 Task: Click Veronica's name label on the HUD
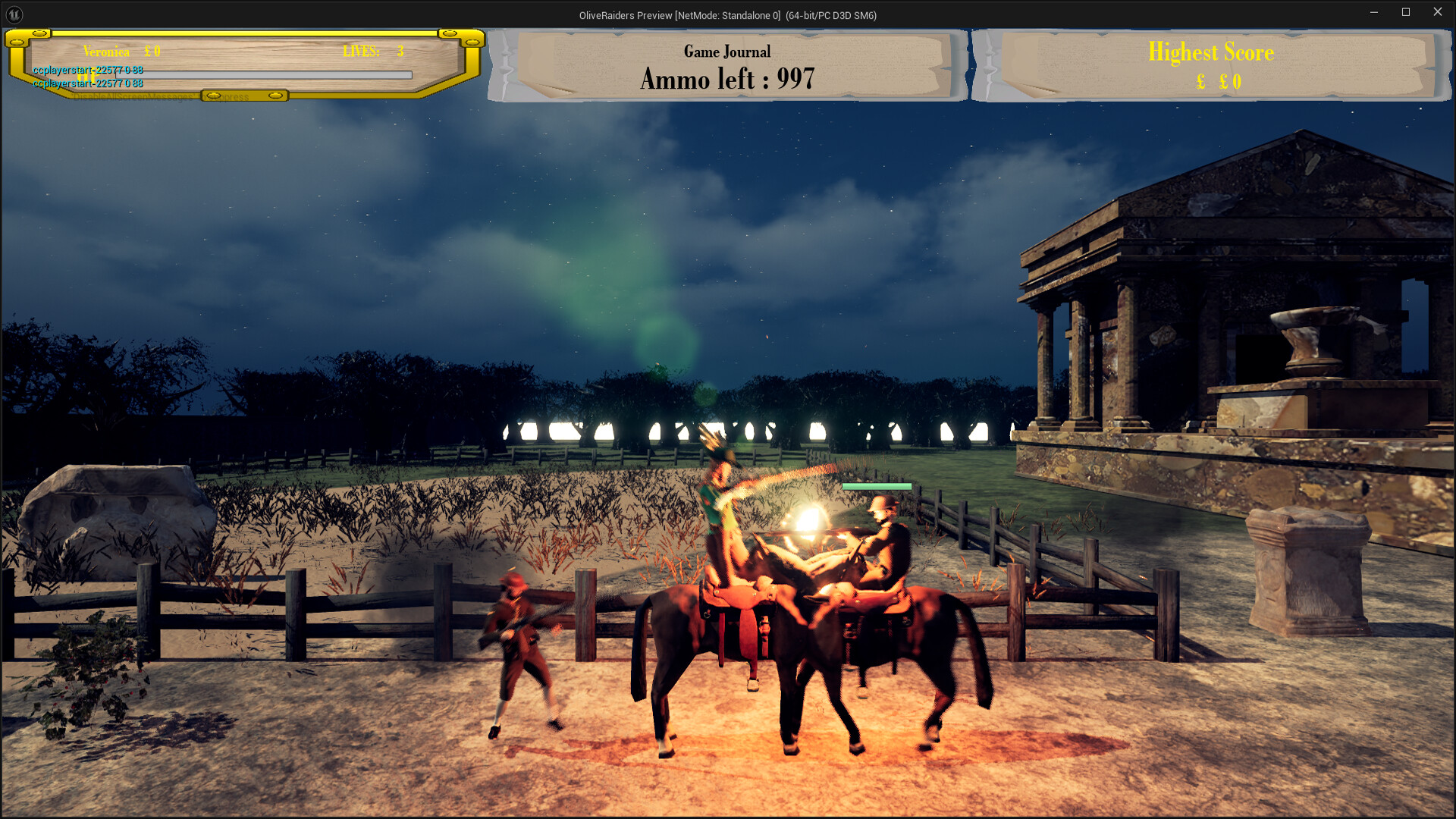tap(106, 52)
